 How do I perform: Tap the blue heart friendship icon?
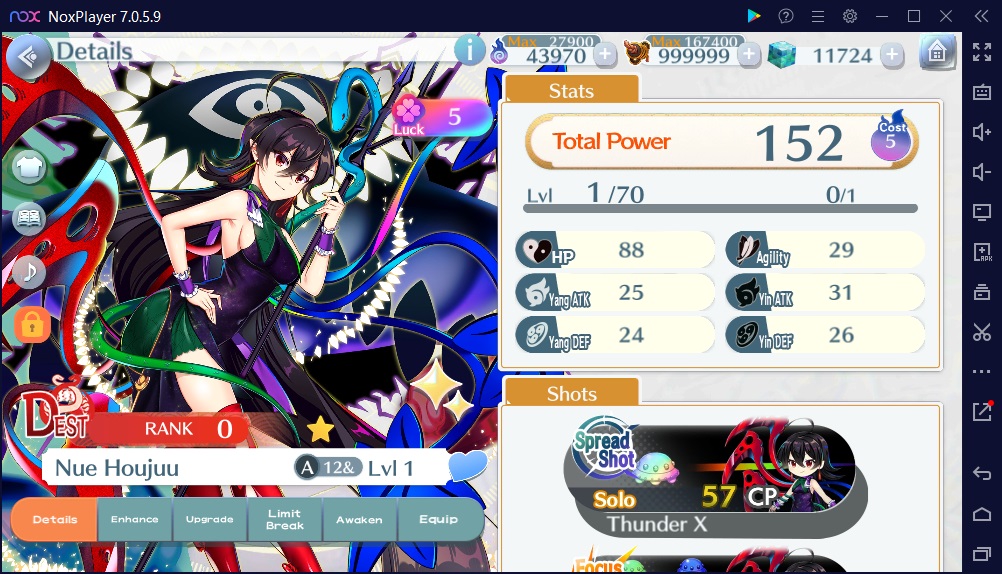pos(467,467)
